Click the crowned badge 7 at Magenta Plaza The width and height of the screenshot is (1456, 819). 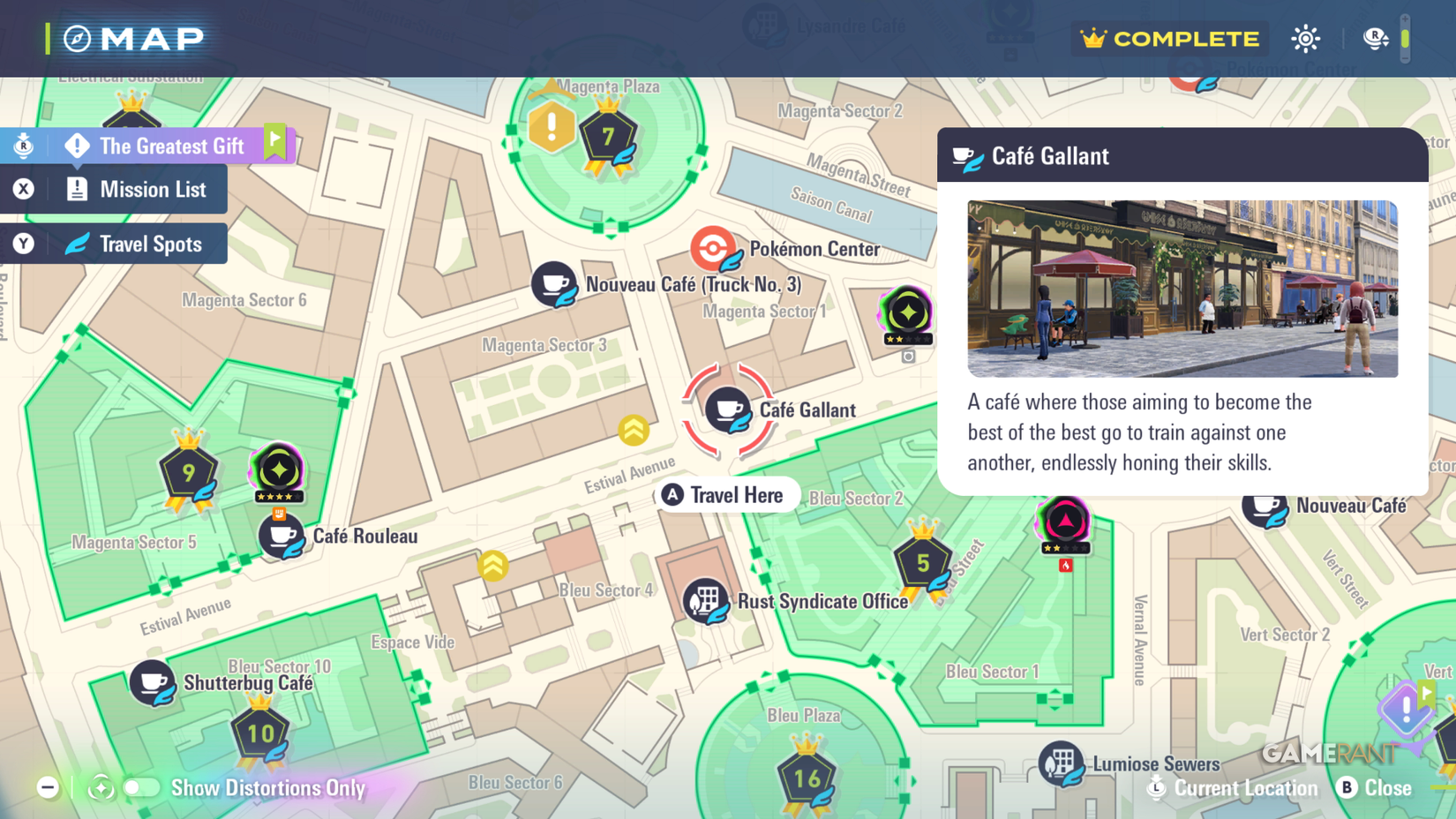pyautogui.click(x=608, y=132)
